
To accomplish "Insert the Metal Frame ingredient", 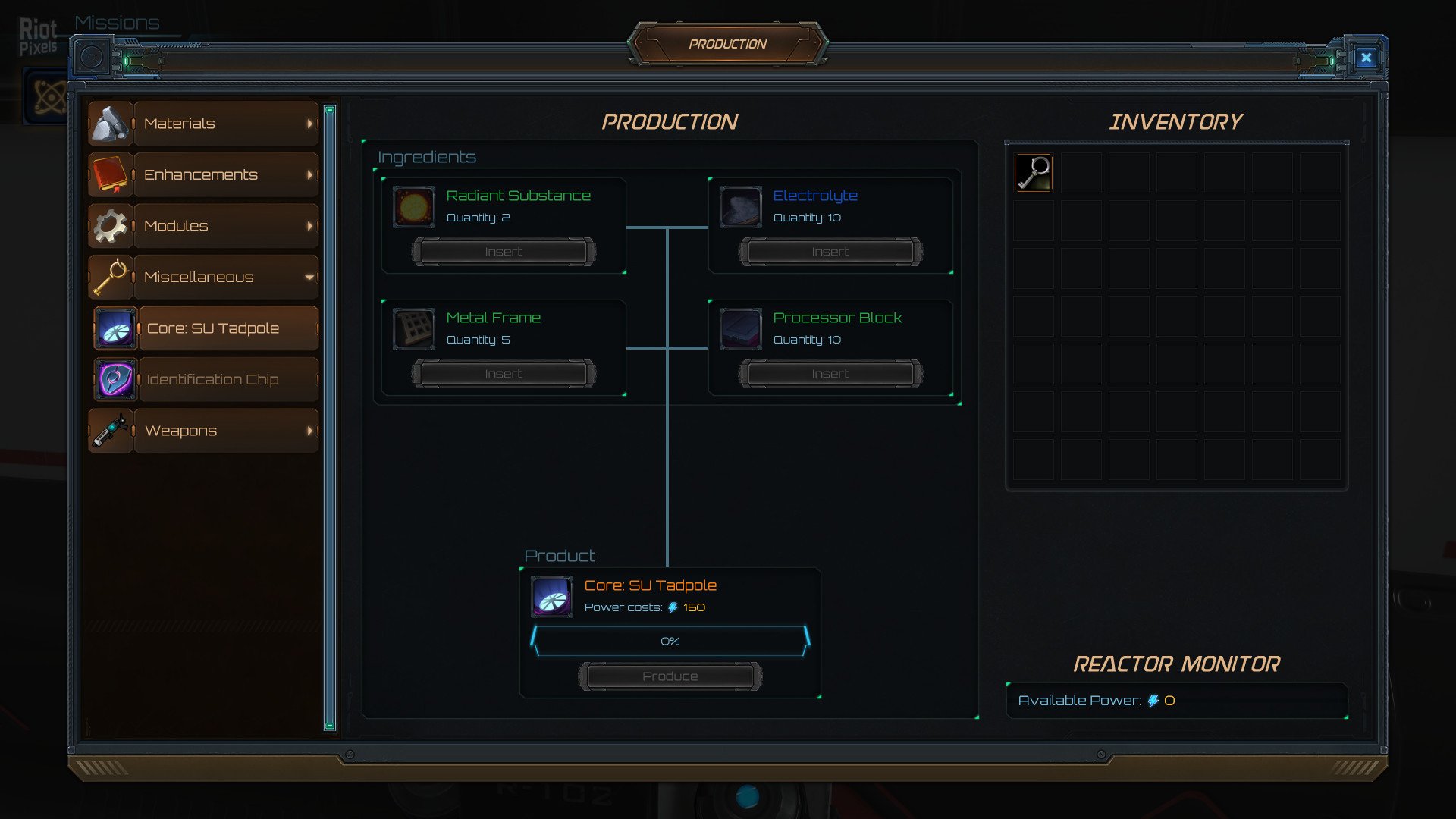I will [504, 374].
